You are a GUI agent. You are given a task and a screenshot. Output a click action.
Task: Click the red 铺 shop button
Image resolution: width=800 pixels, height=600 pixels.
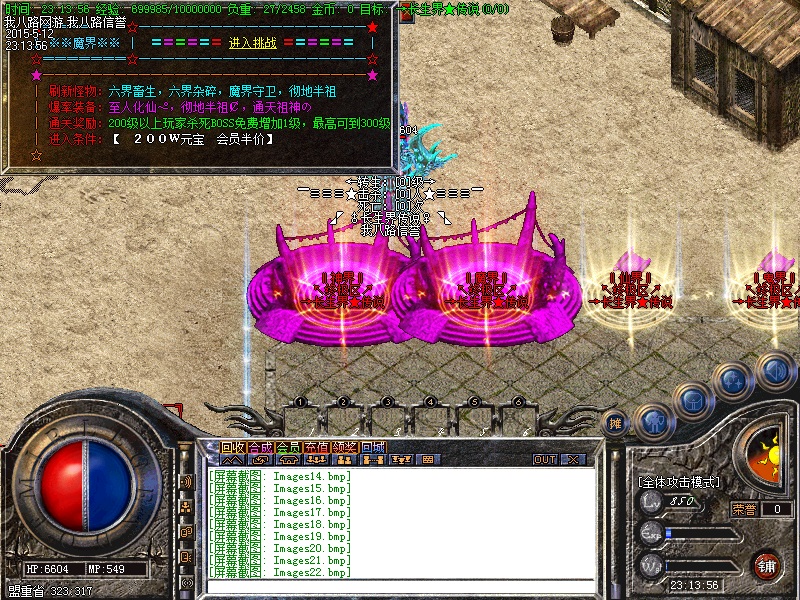click(x=767, y=565)
